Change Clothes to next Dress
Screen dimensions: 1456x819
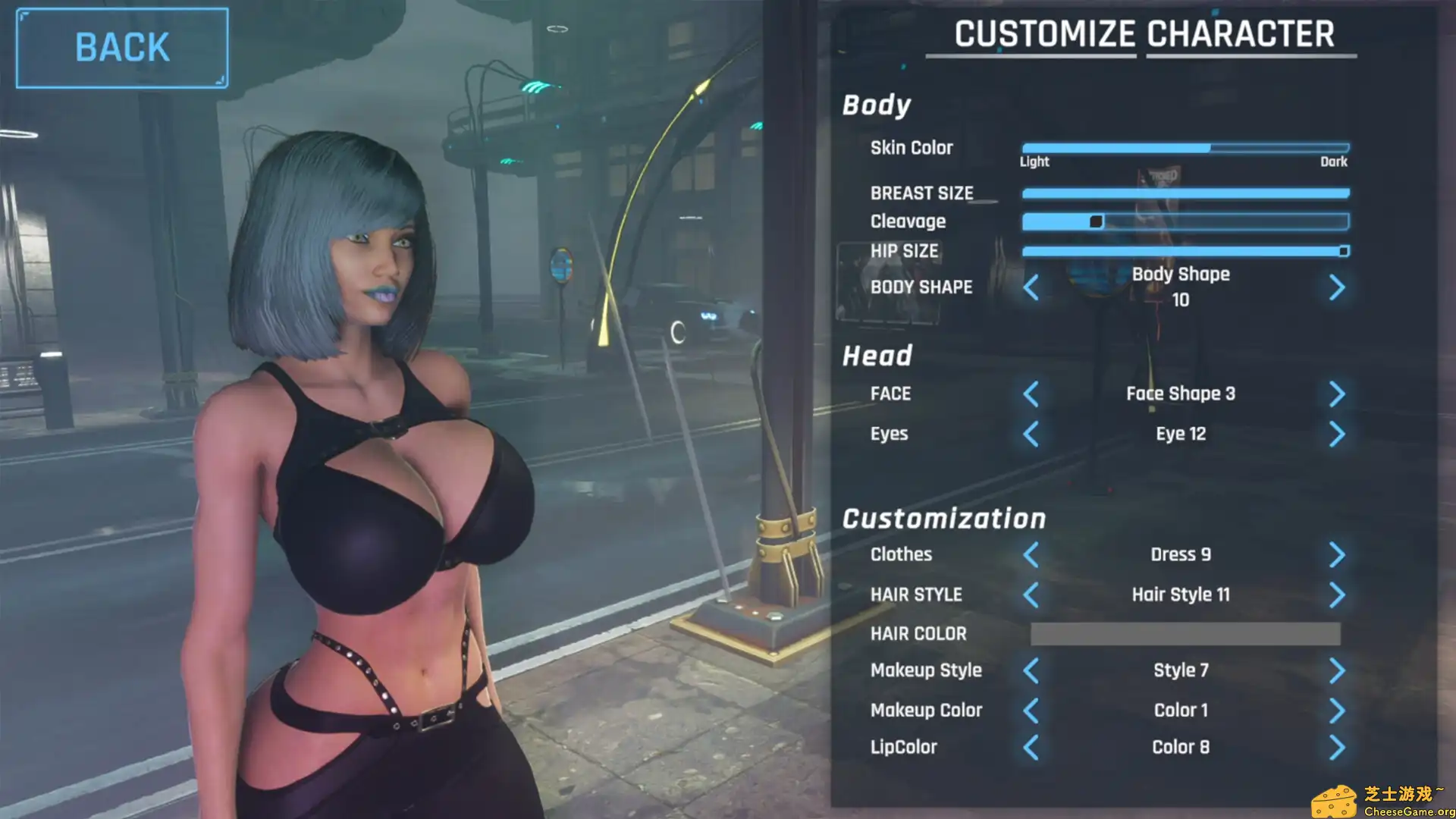1337,555
